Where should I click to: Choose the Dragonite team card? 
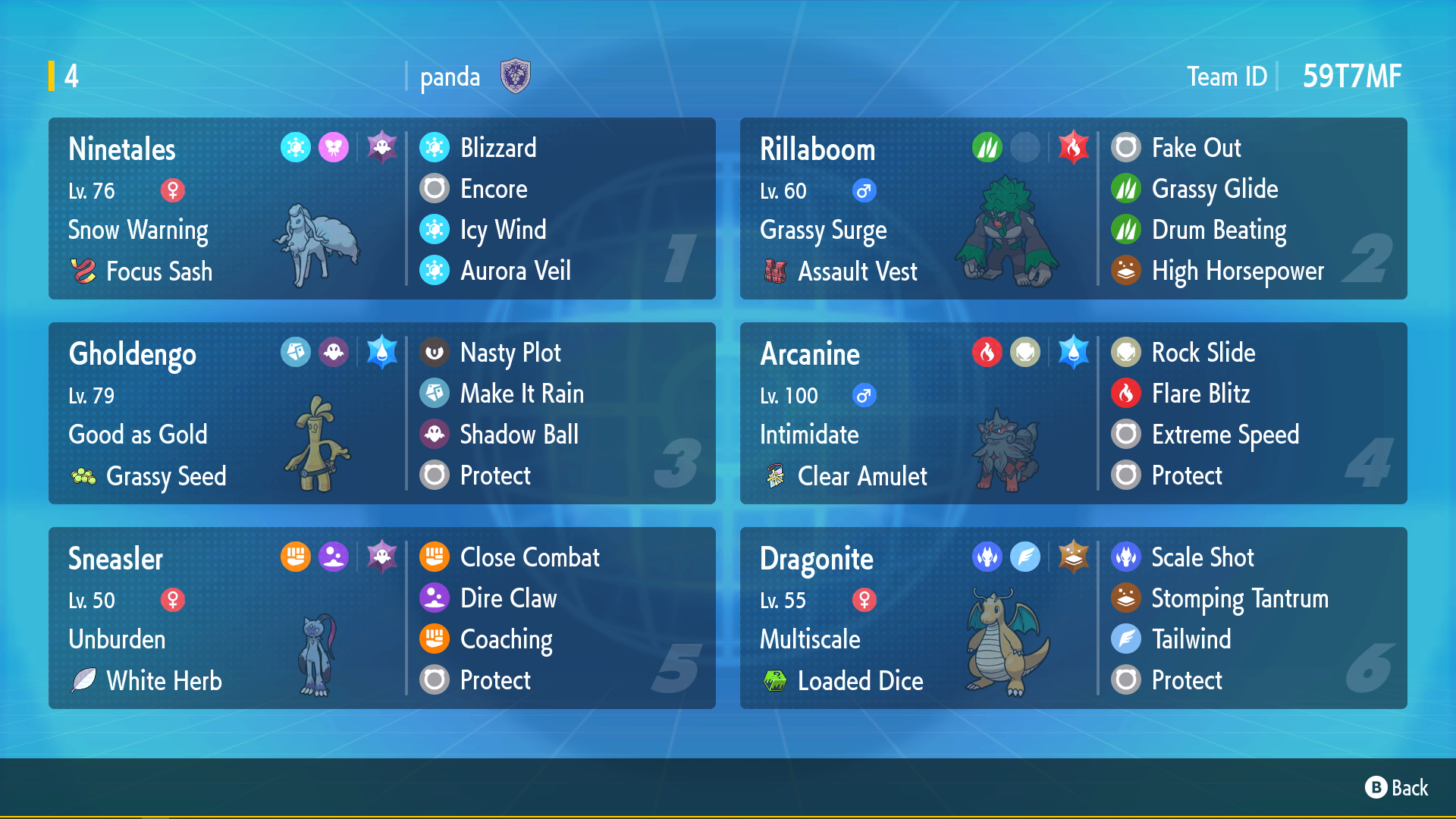(x=1073, y=618)
